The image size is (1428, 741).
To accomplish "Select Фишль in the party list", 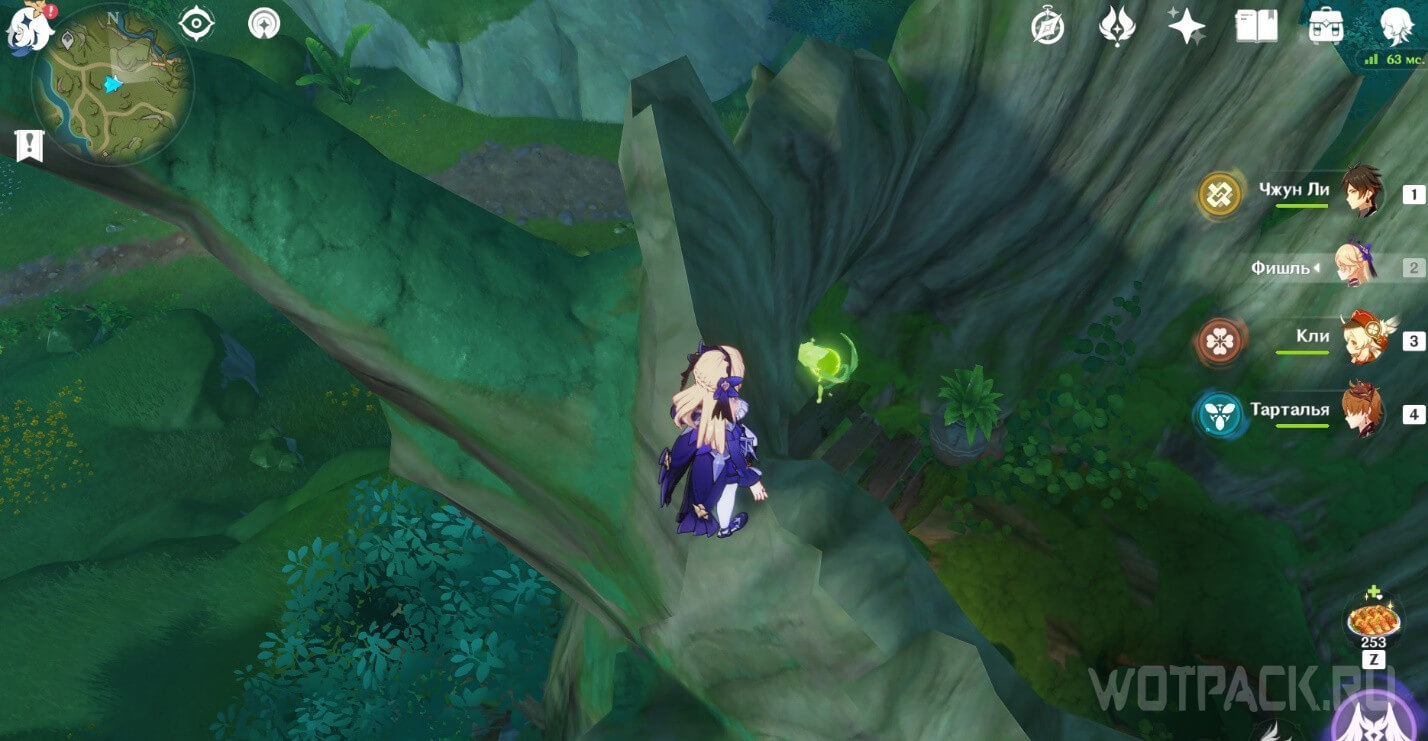I will [x=1362, y=267].
